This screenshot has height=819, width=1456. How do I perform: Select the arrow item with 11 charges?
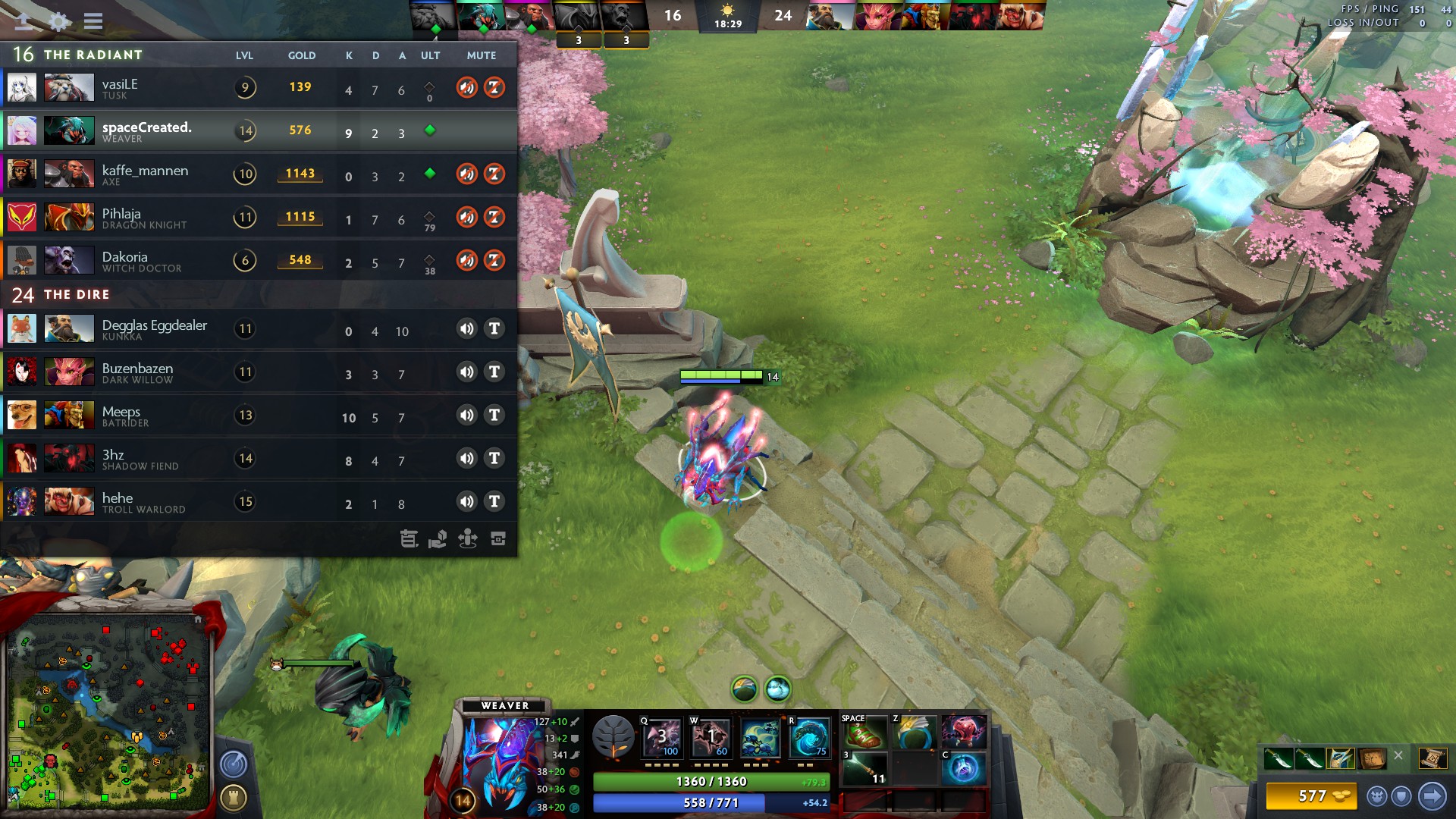864,767
